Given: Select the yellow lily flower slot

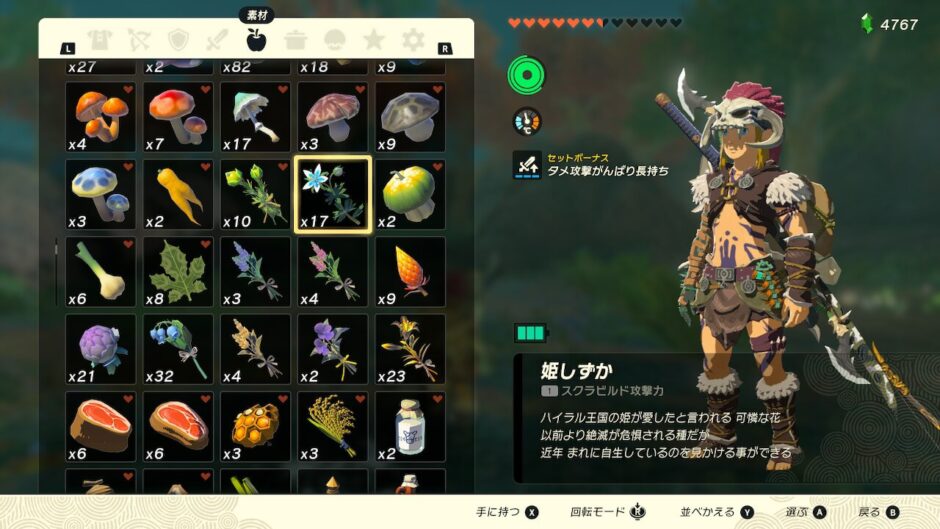Looking at the screenshot, I should coord(411,349).
